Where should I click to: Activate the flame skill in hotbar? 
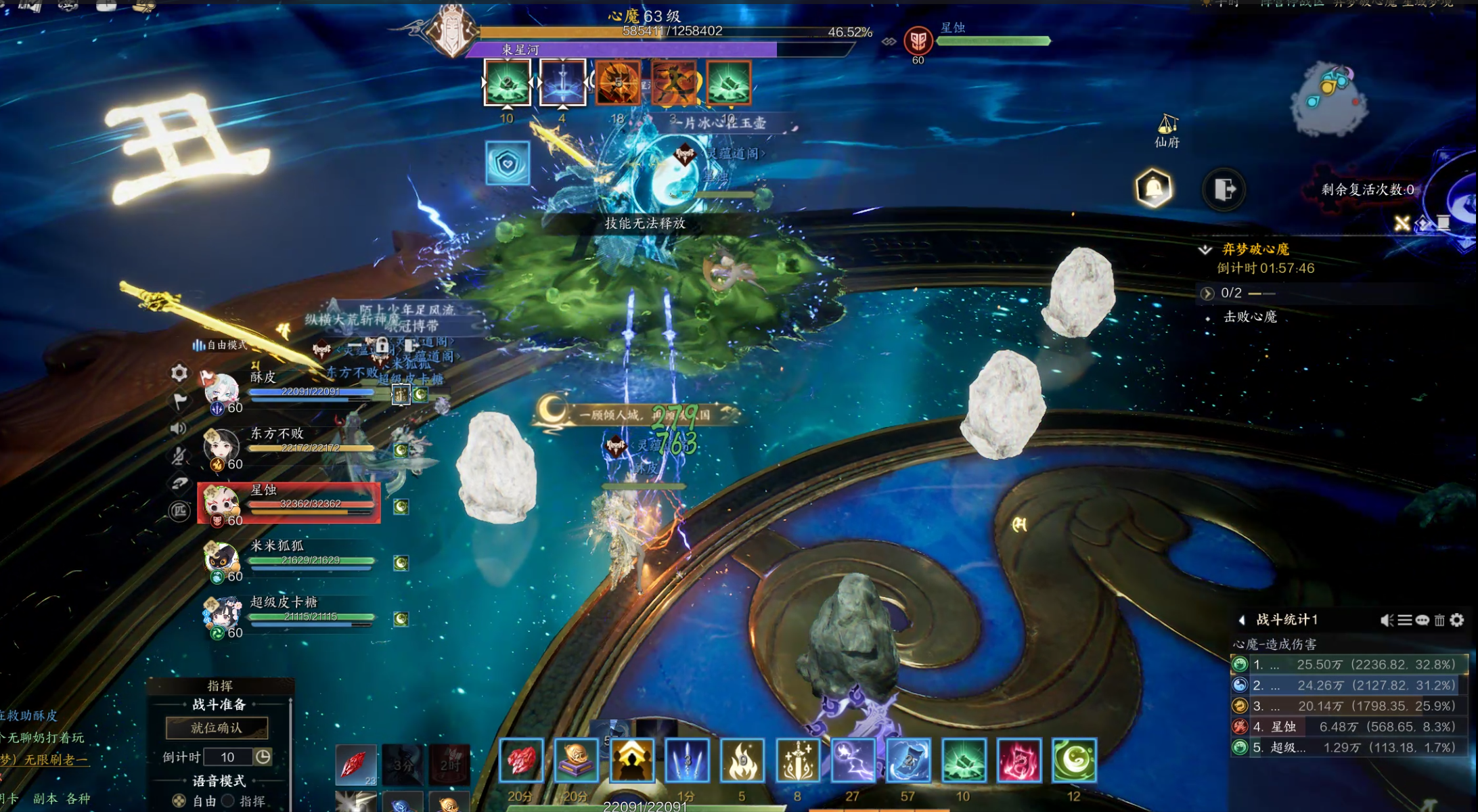pyautogui.click(x=742, y=760)
